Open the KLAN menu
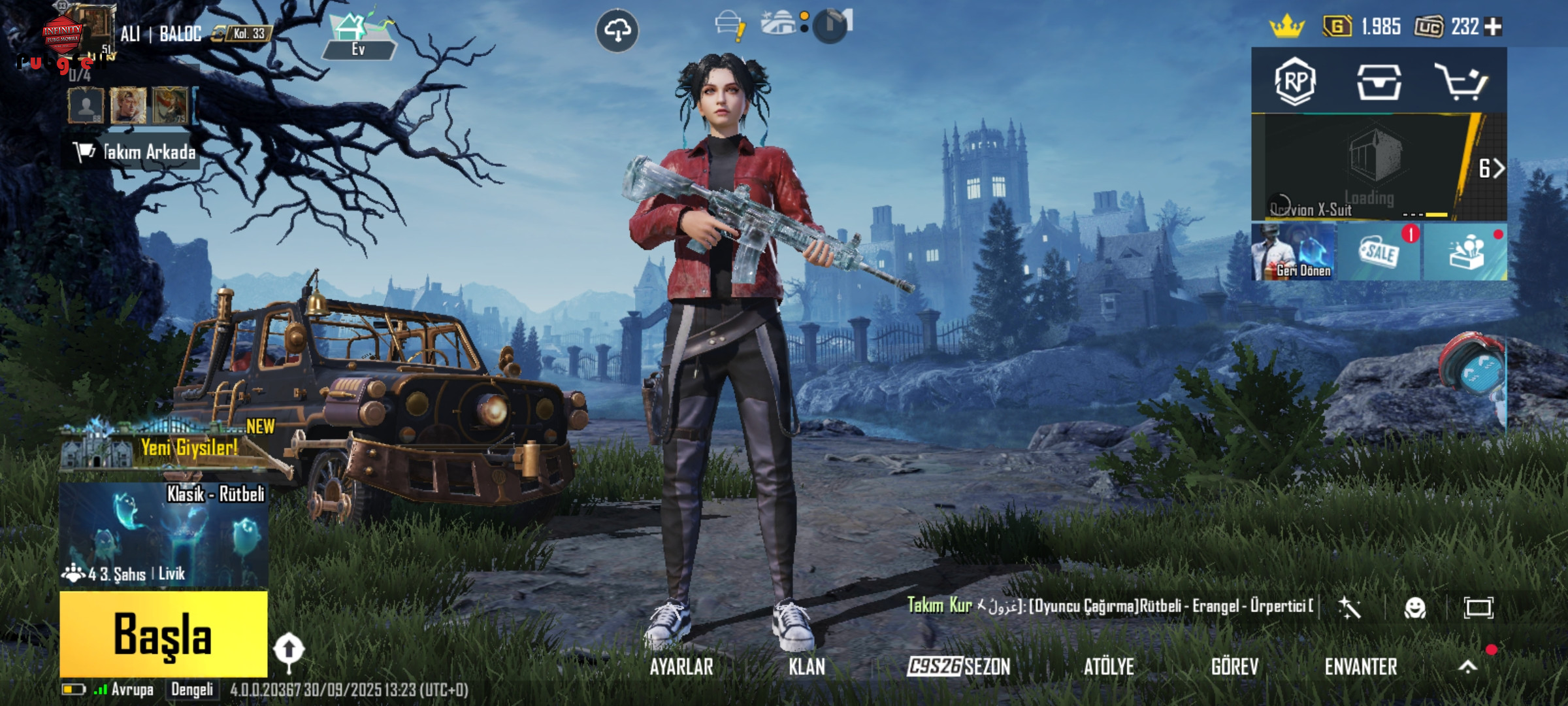This screenshot has width=1568, height=706. click(807, 667)
